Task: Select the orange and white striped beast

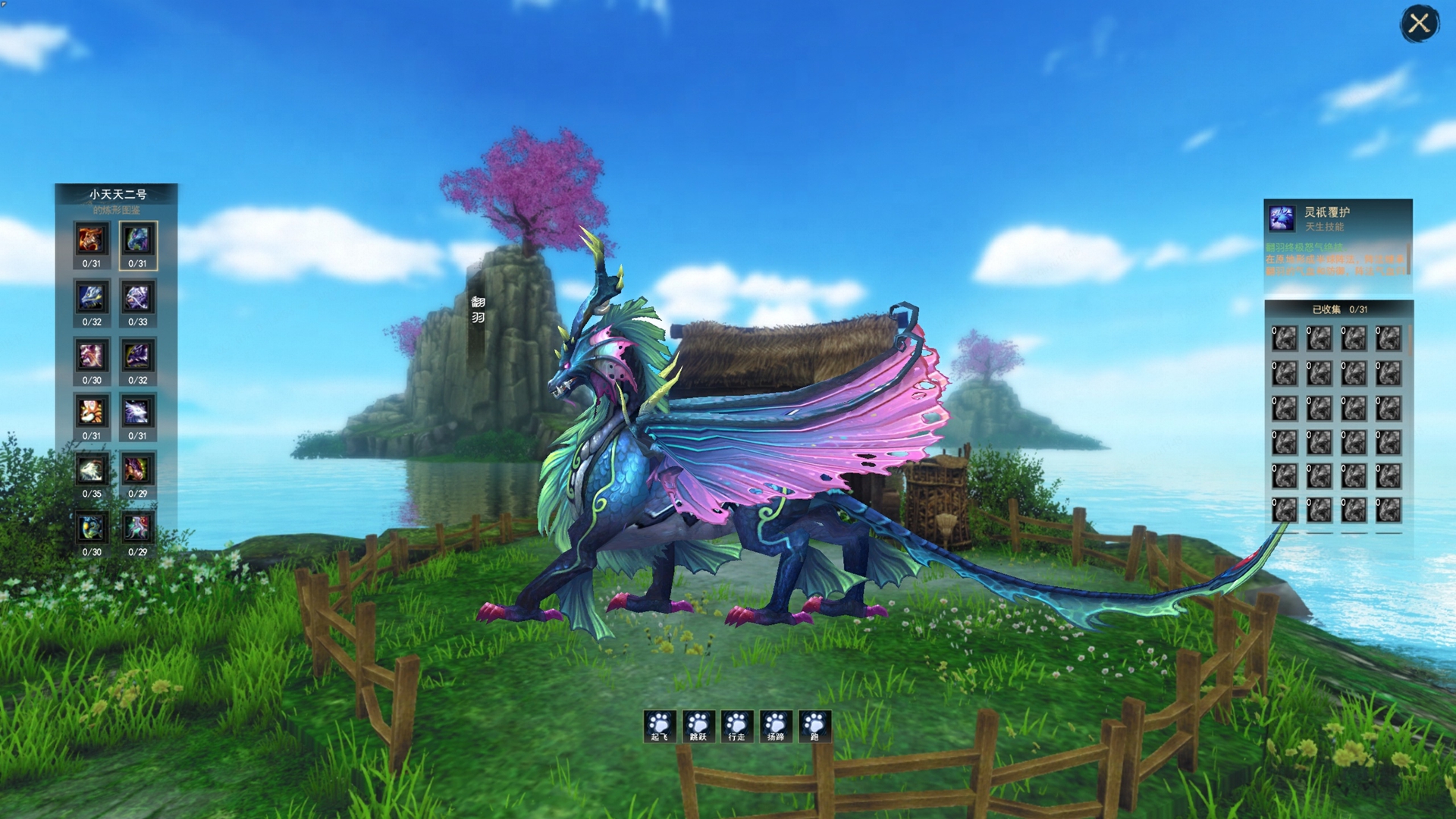Action: [92, 413]
